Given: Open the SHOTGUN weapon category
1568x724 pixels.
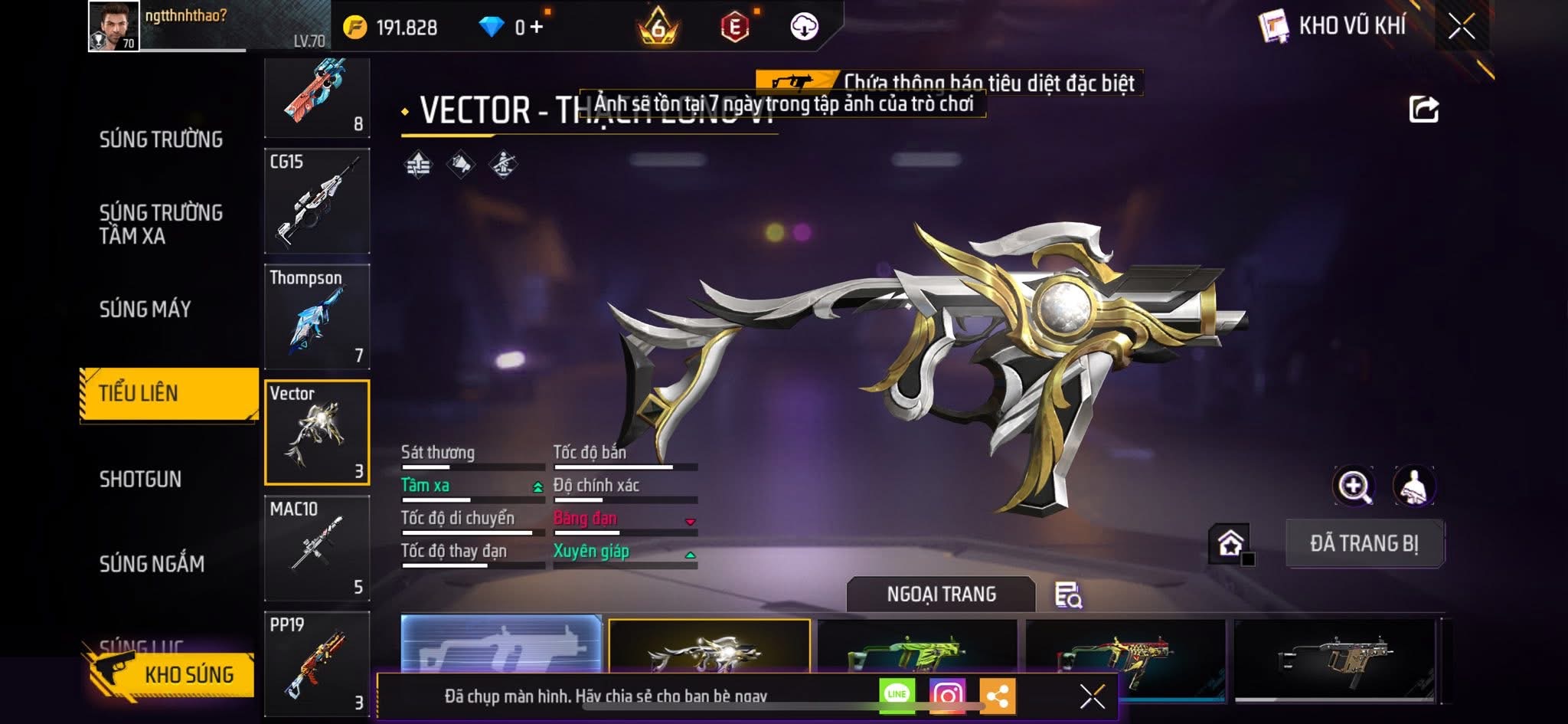Looking at the screenshot, I should pos(140,479).
